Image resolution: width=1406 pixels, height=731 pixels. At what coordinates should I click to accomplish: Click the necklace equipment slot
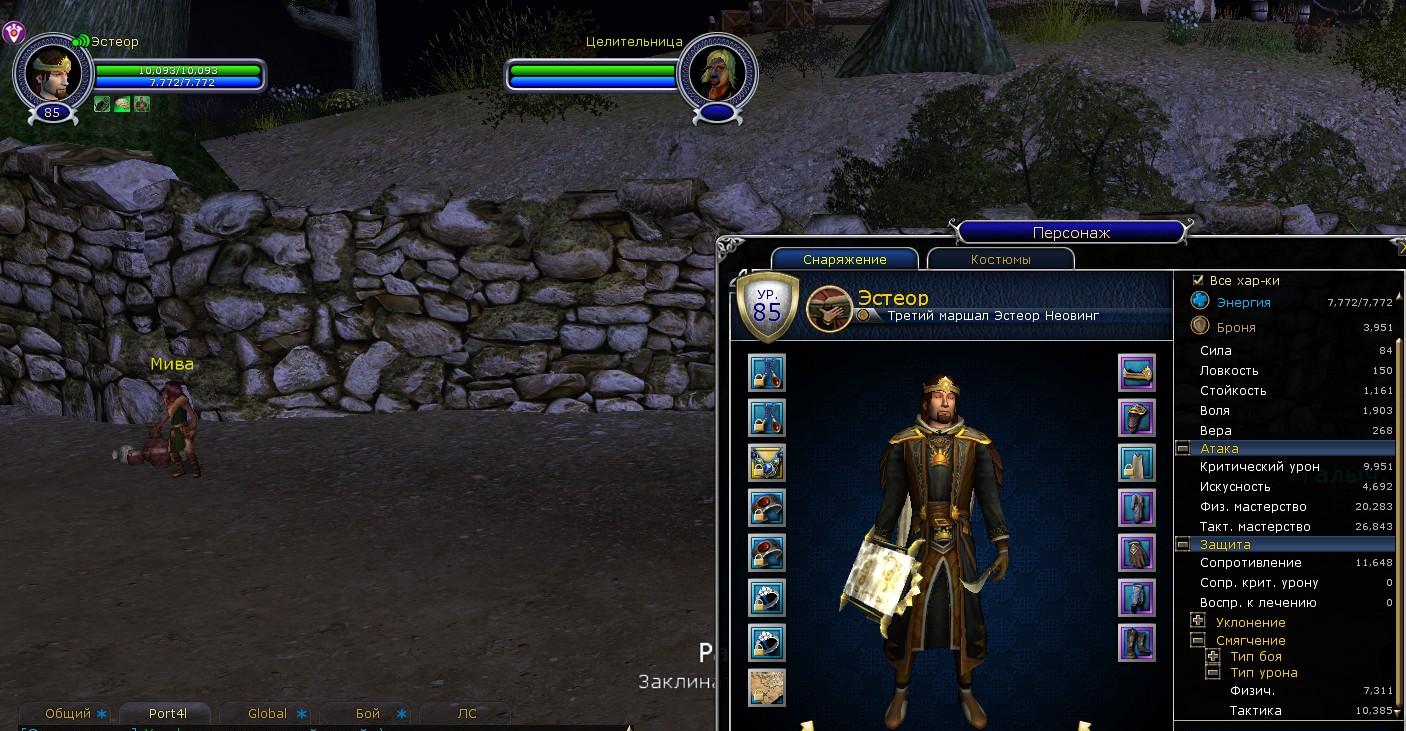coord(767,463)
